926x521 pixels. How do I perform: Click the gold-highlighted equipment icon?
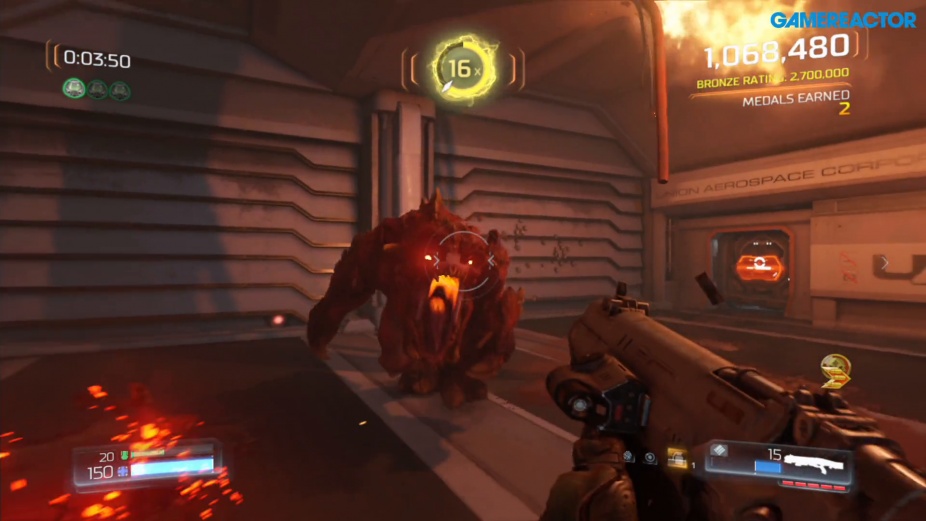(677, 457)
